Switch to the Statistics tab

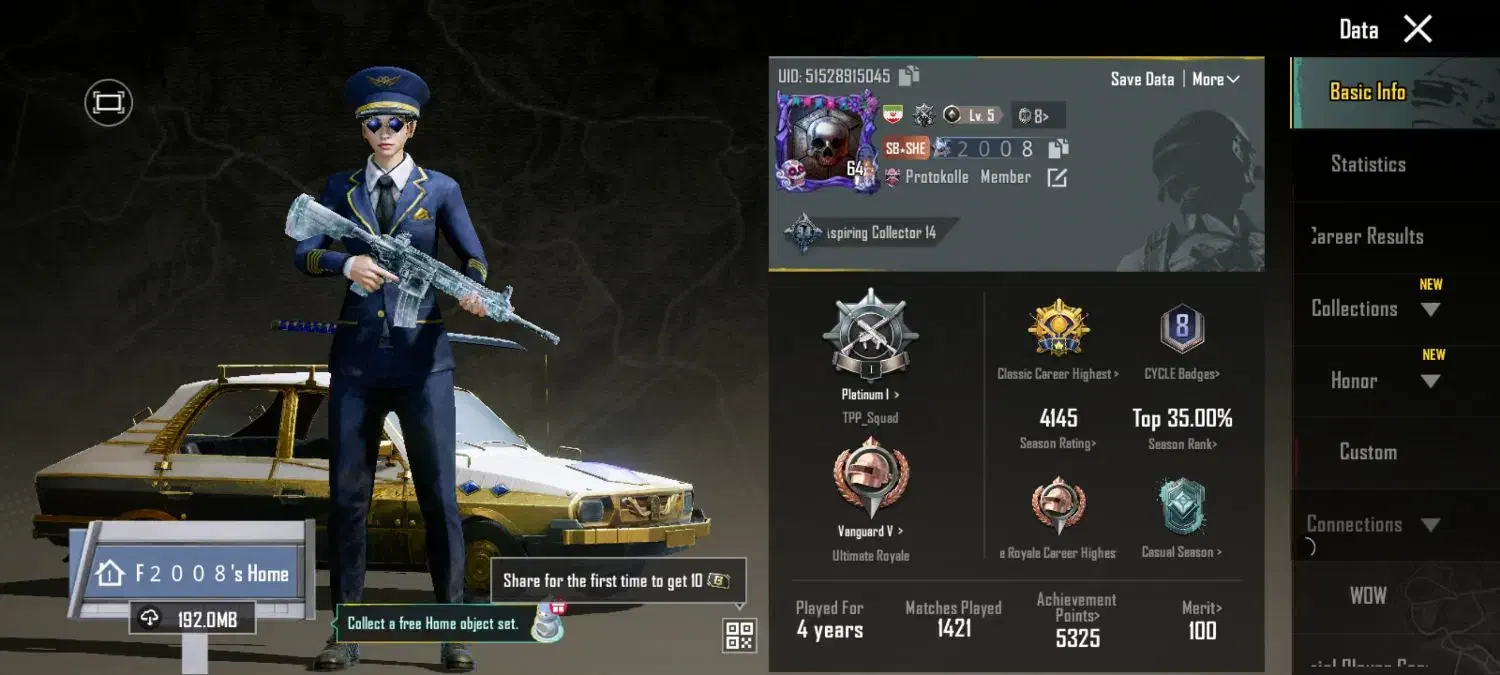(x=1368, y=164)
